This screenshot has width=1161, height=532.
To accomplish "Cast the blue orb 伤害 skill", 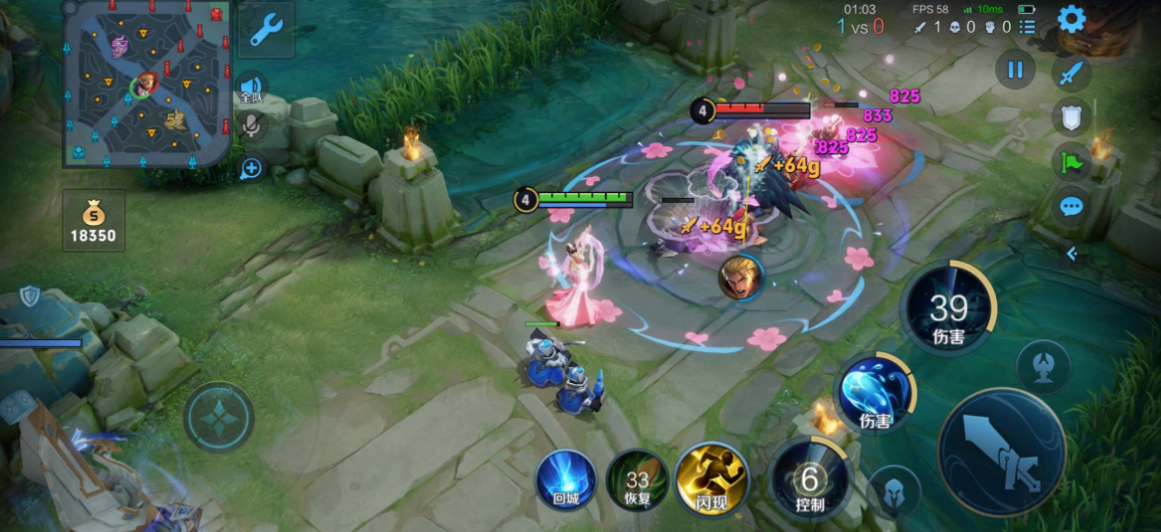I will (x=875, y=392).
